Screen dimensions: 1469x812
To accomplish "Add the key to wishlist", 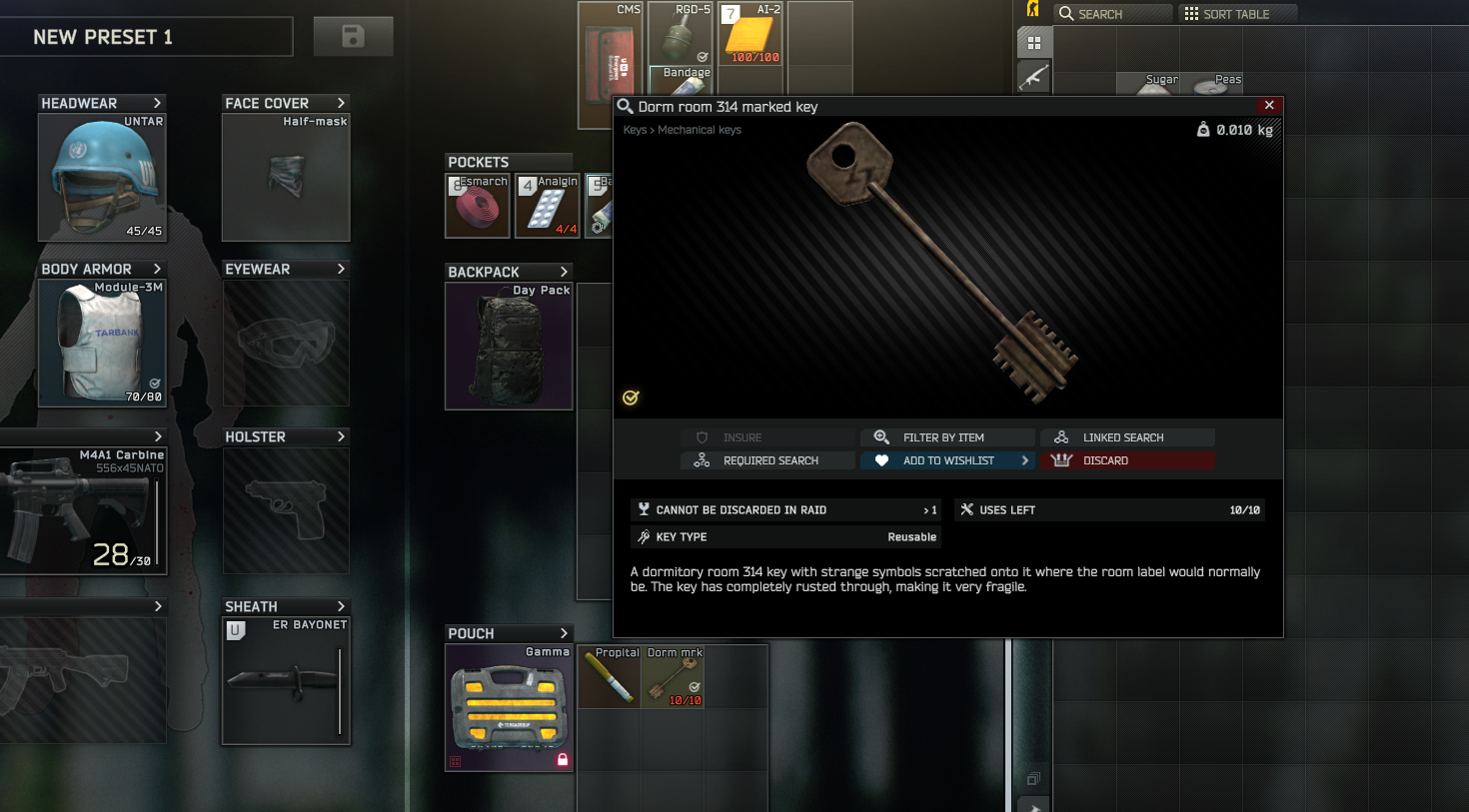I will [x=947, y=460].
